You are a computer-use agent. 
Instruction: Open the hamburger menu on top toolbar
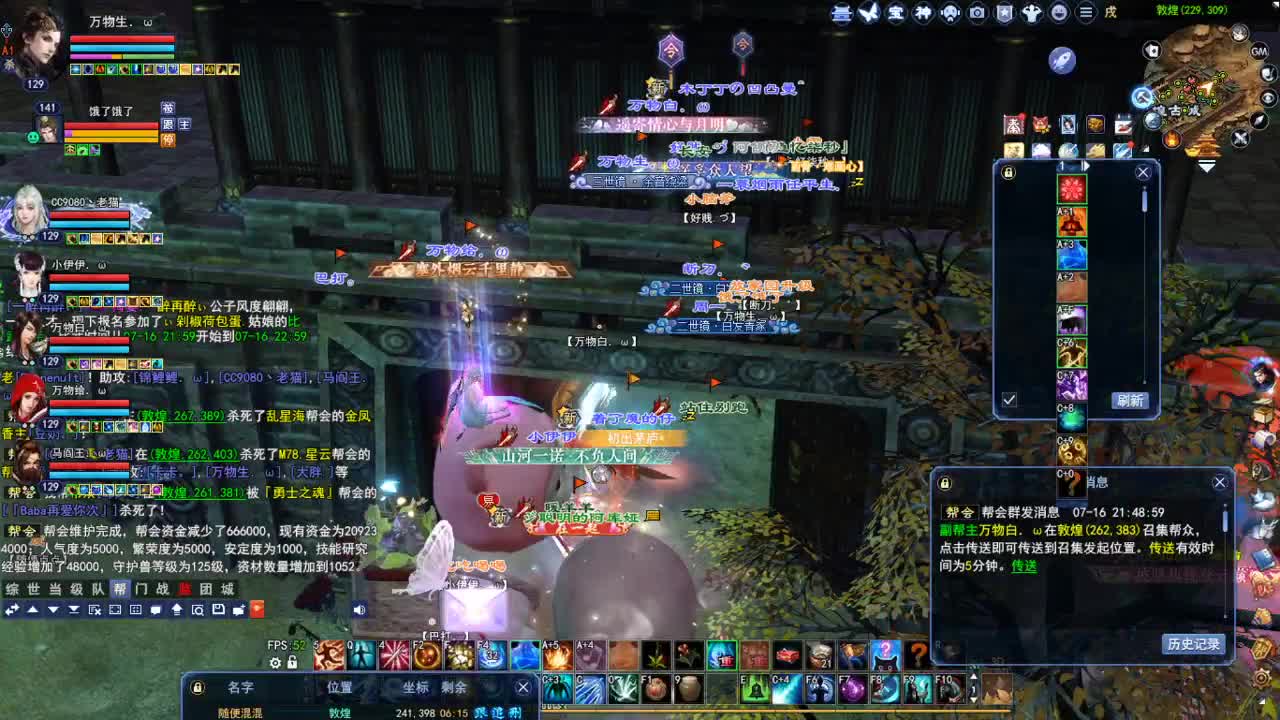click(x=1086, y=13)
